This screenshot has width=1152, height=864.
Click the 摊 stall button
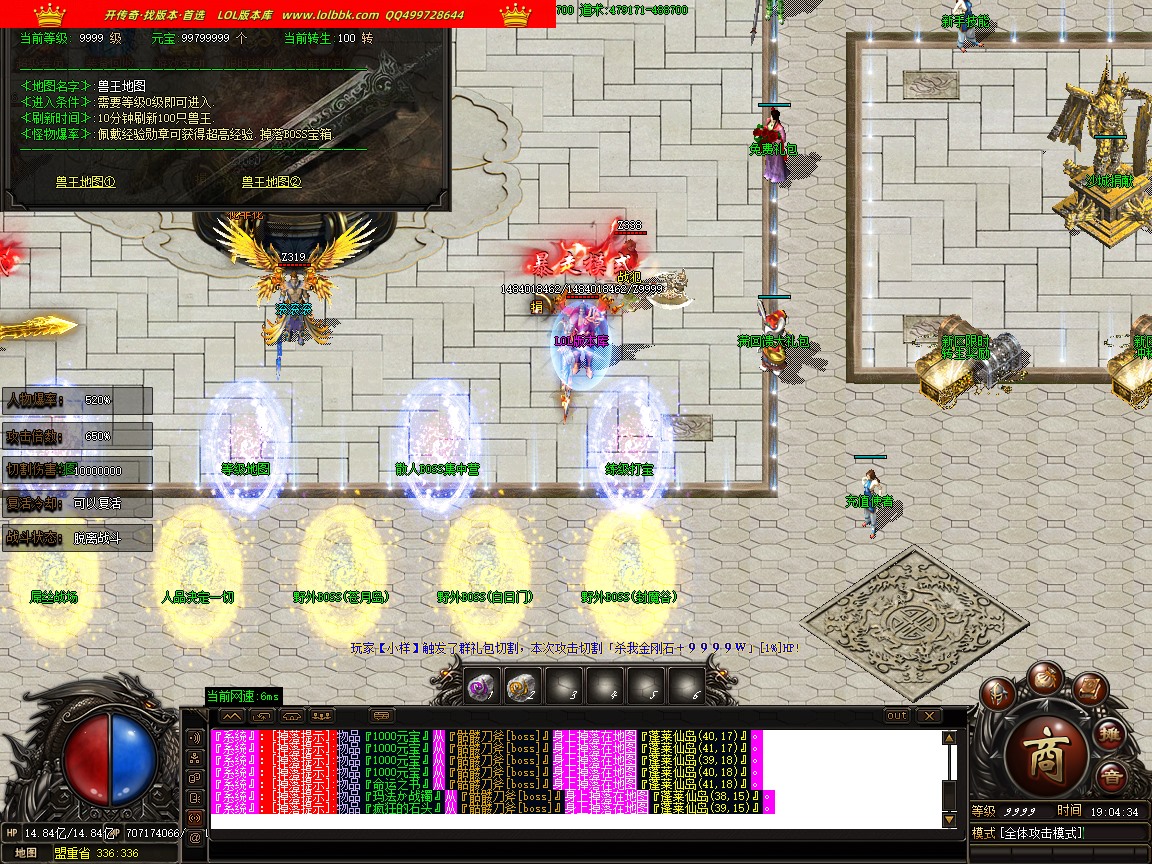click(1112, 735)
